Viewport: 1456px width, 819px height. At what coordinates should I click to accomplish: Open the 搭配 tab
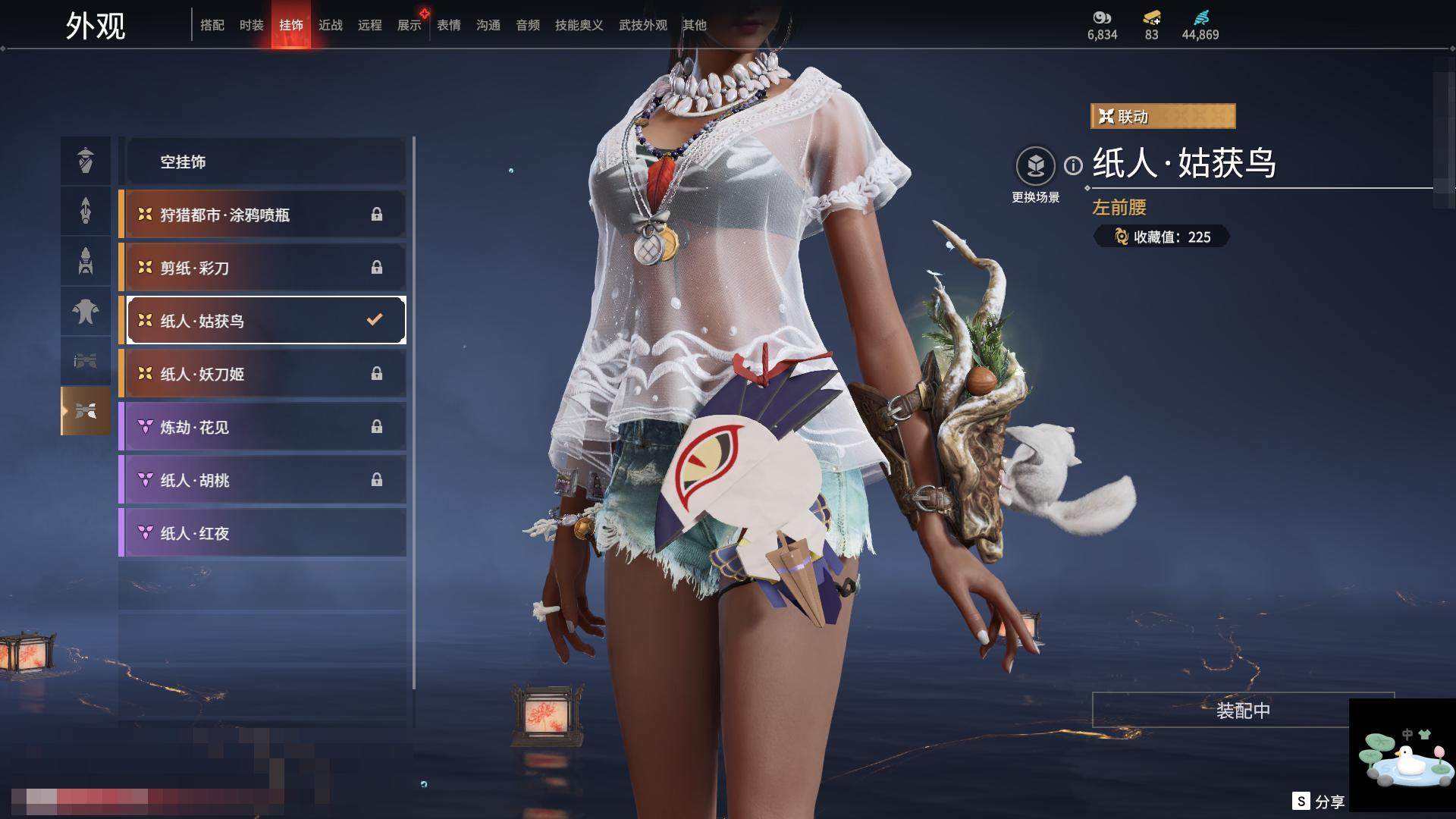(212, 25)
